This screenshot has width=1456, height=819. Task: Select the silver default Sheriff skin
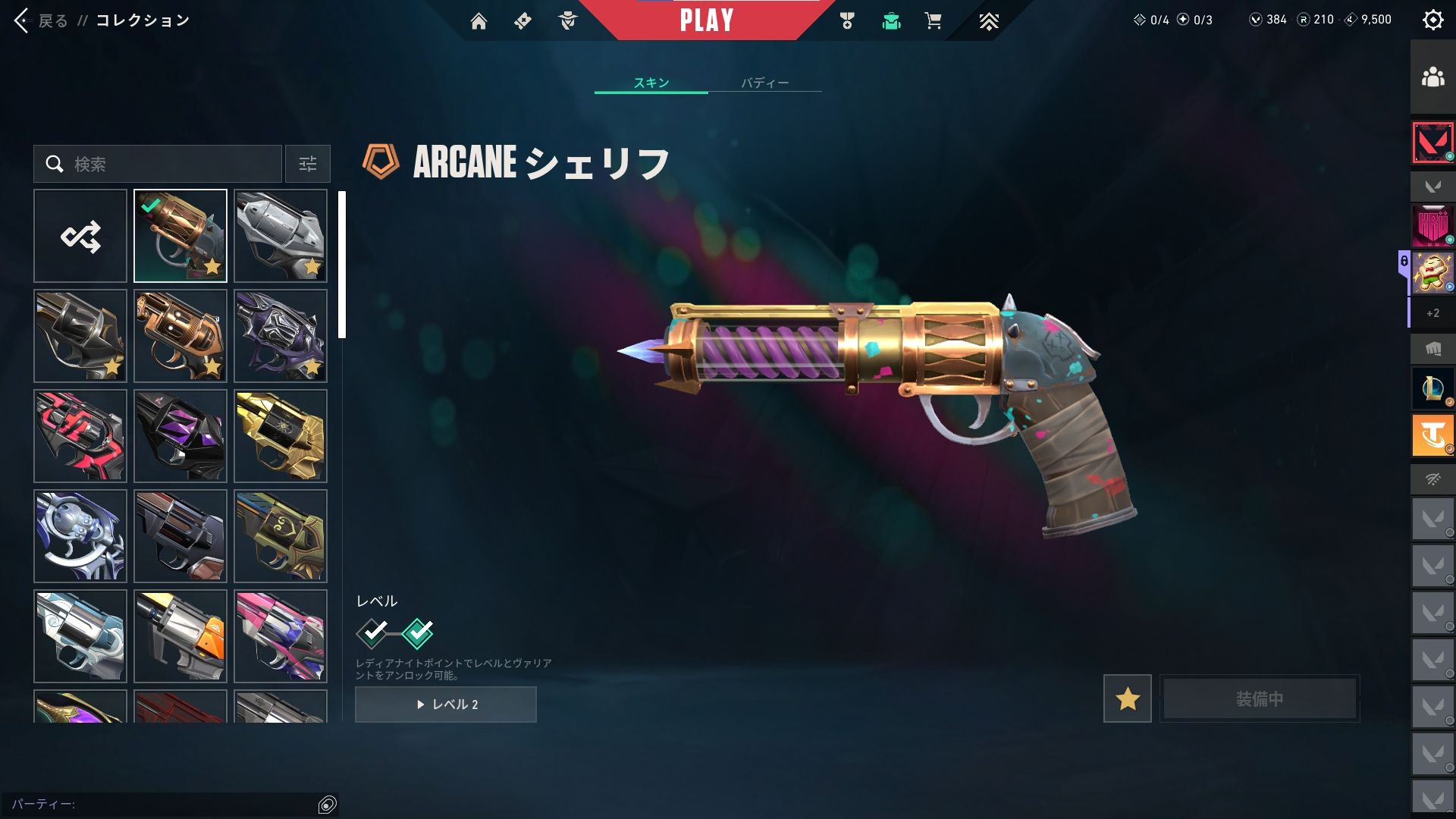281,237
